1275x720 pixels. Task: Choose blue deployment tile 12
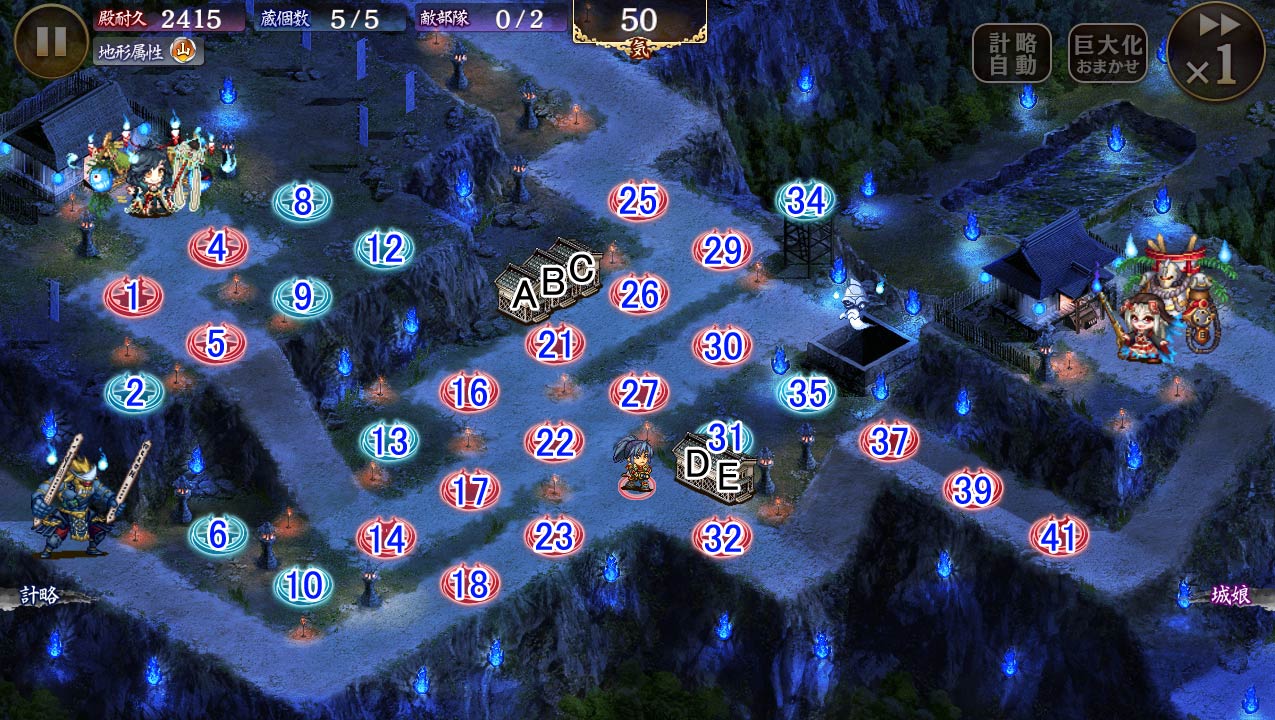[x=385, y=249]
